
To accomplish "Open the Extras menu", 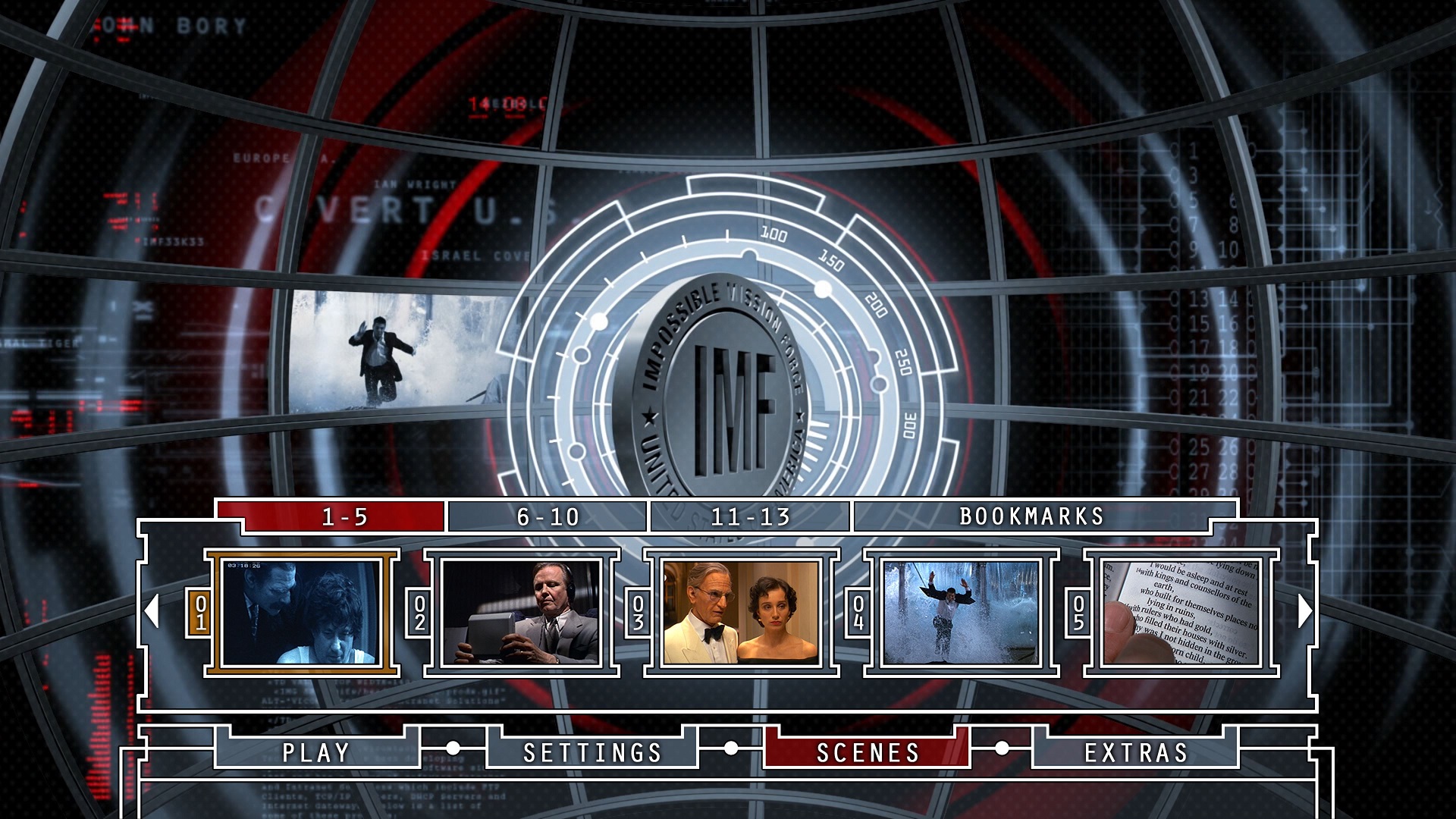I will 1136,752.
